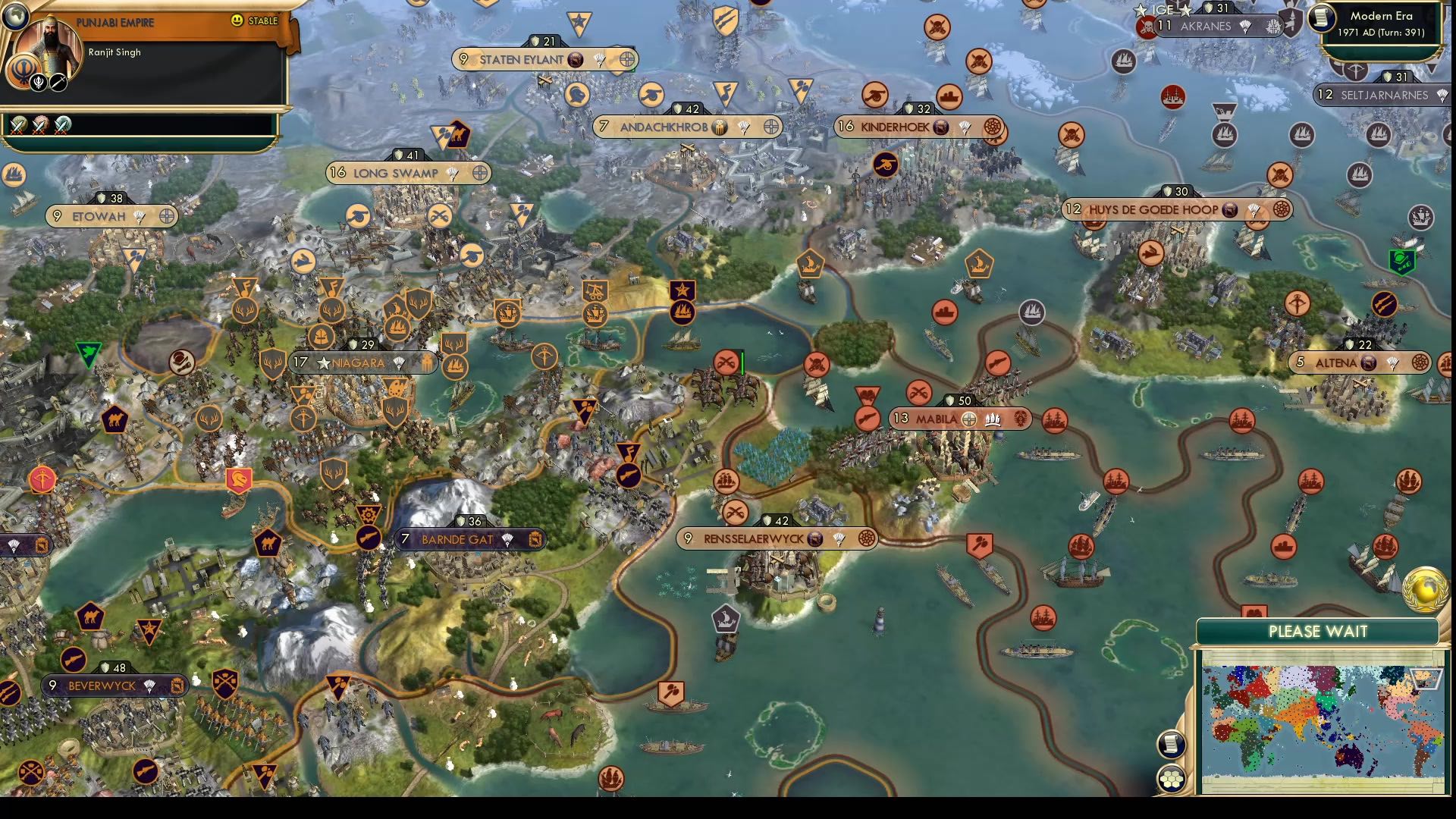The image size is (1456, 819).
Task: Click the smiley STABLE happiness icon on empire banner
Action: (x=236, y=20)
